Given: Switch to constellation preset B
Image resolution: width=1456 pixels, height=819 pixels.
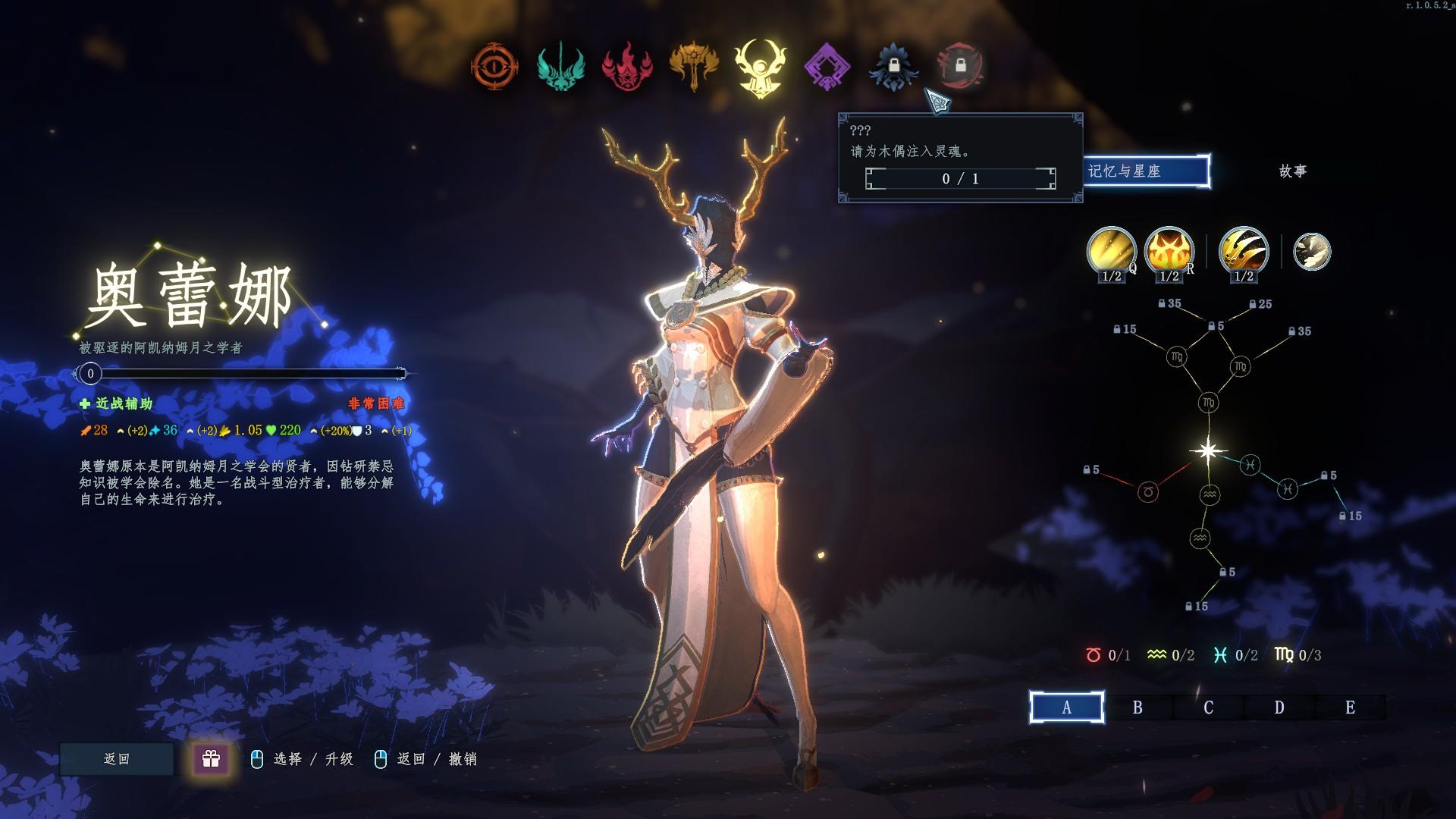Looking at the screenshot, I should point(1137,708).
